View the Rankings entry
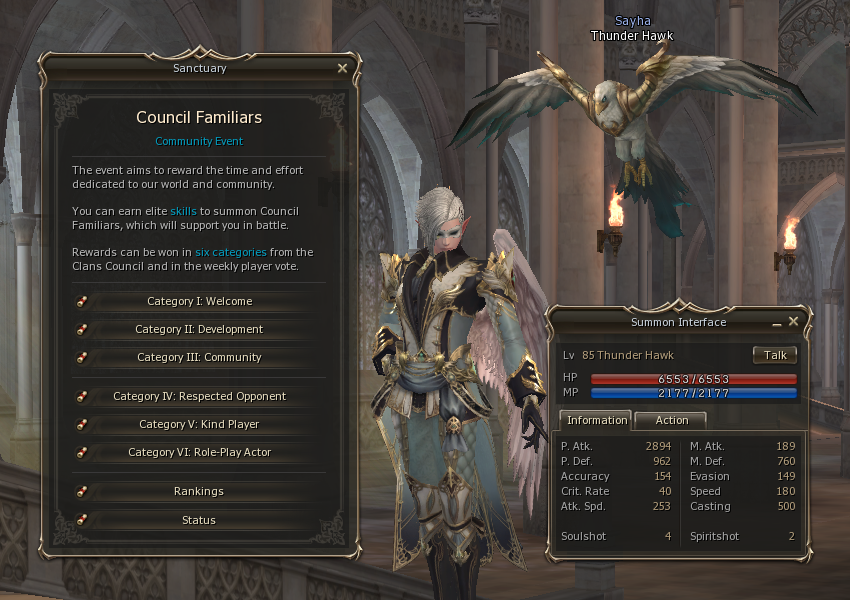Image resolution: width=850 pixels, height=600 pixels. [x=199, y=491]
